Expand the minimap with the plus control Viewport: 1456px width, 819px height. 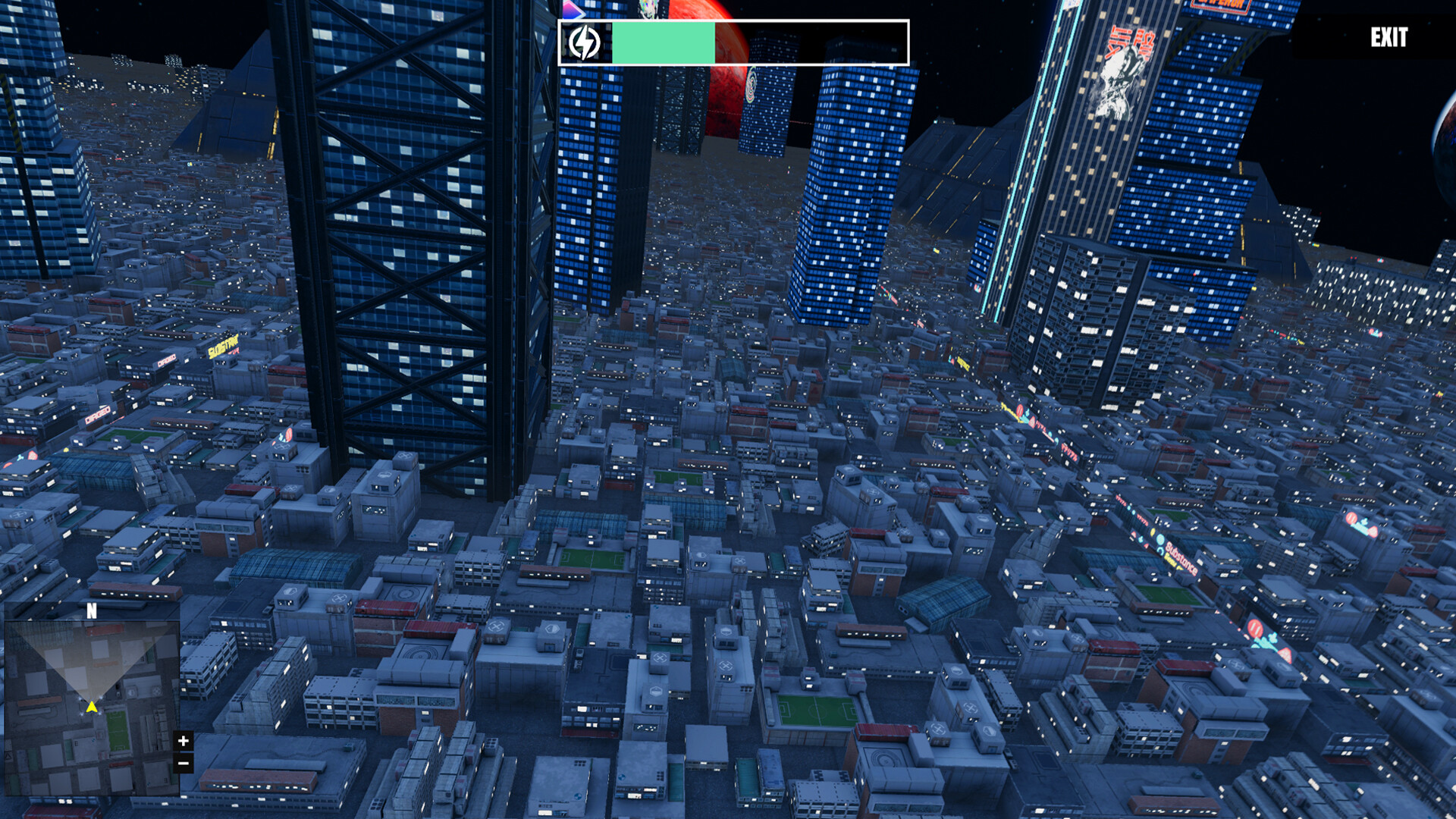point(183,741)
